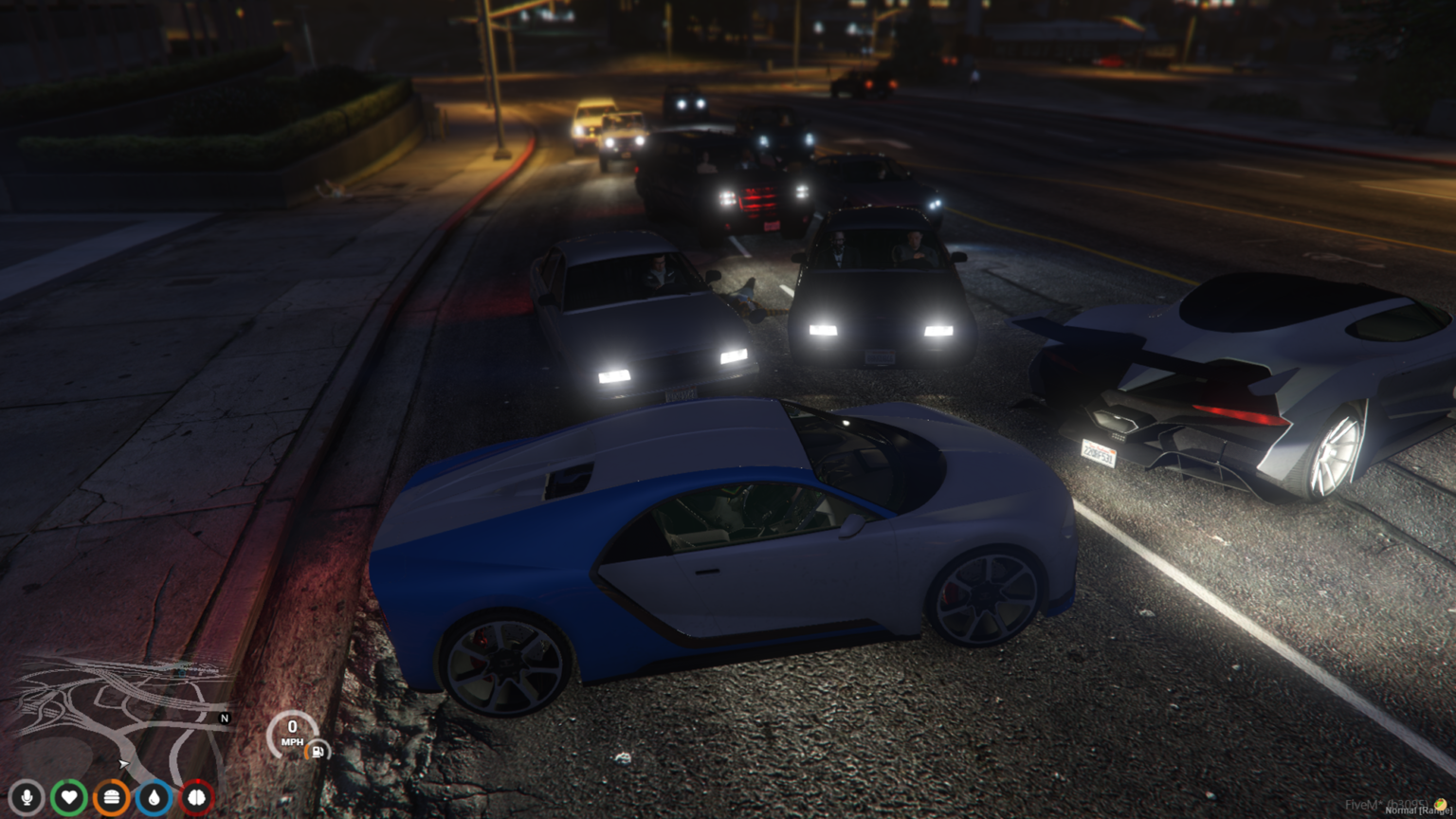Click the white player arrow on the minimap

(122, 762)
